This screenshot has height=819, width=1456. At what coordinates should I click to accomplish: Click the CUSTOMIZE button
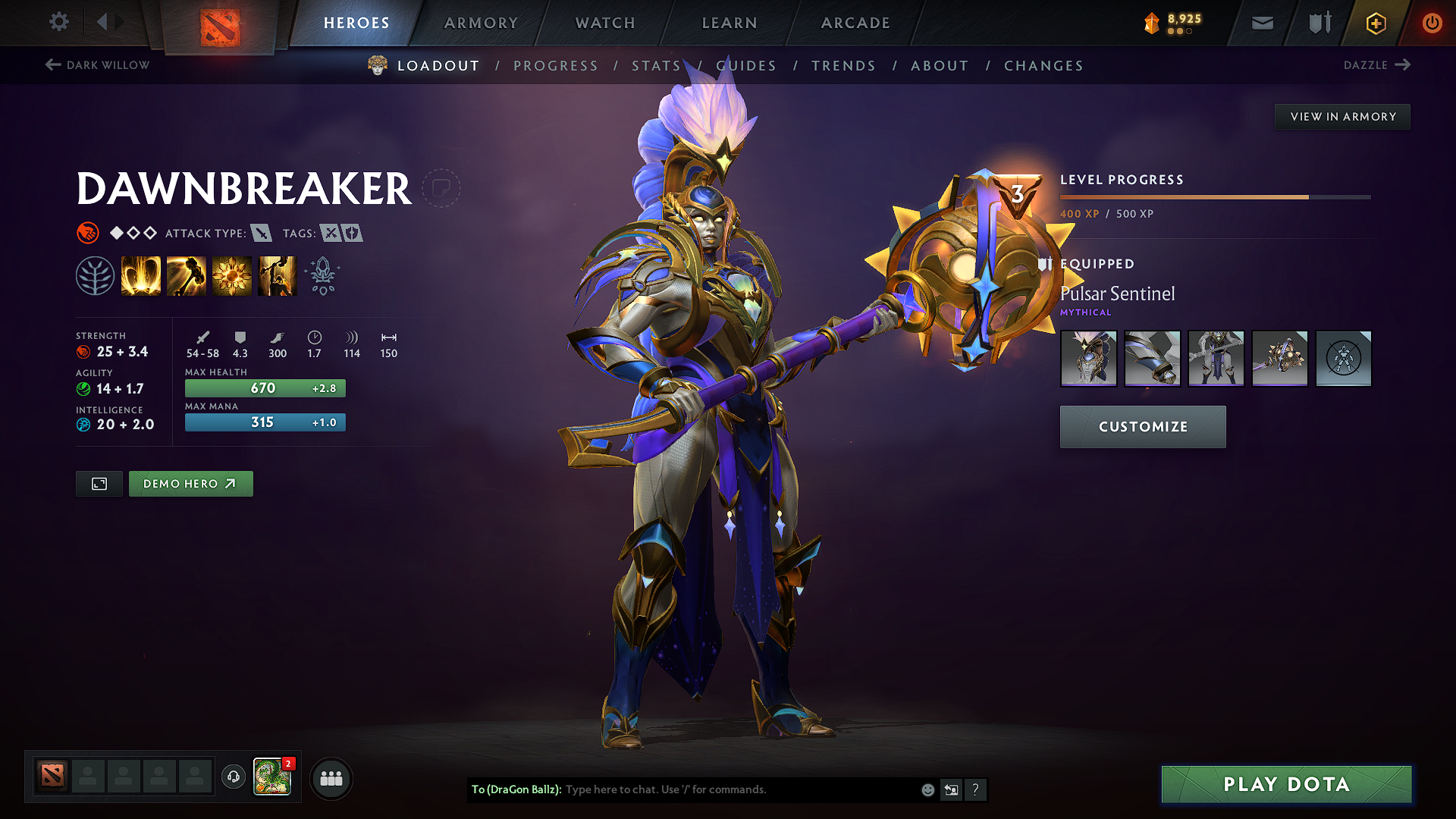[x=1142, y=426]
